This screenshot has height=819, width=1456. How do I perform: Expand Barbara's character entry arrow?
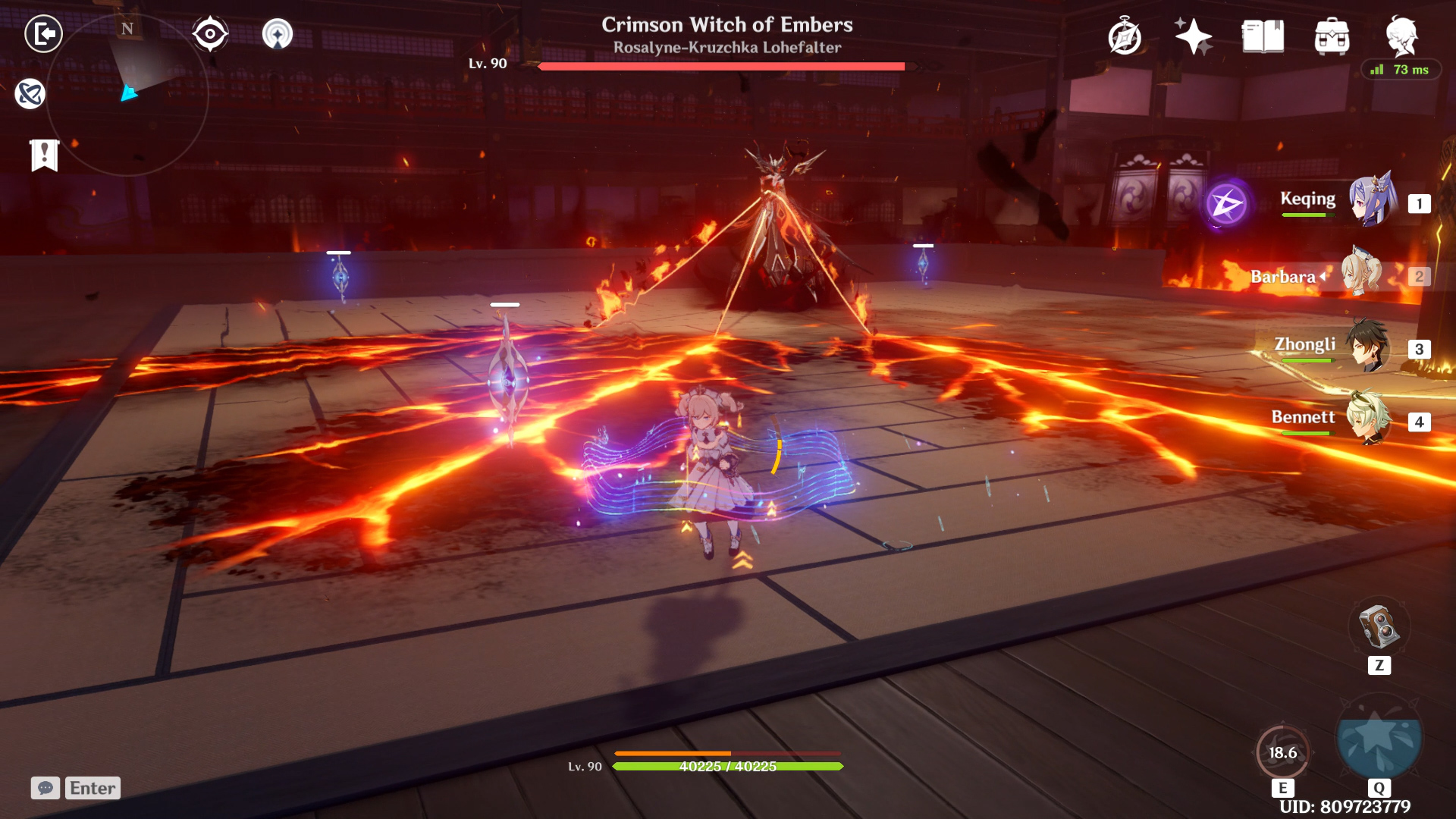[1323, 276]
